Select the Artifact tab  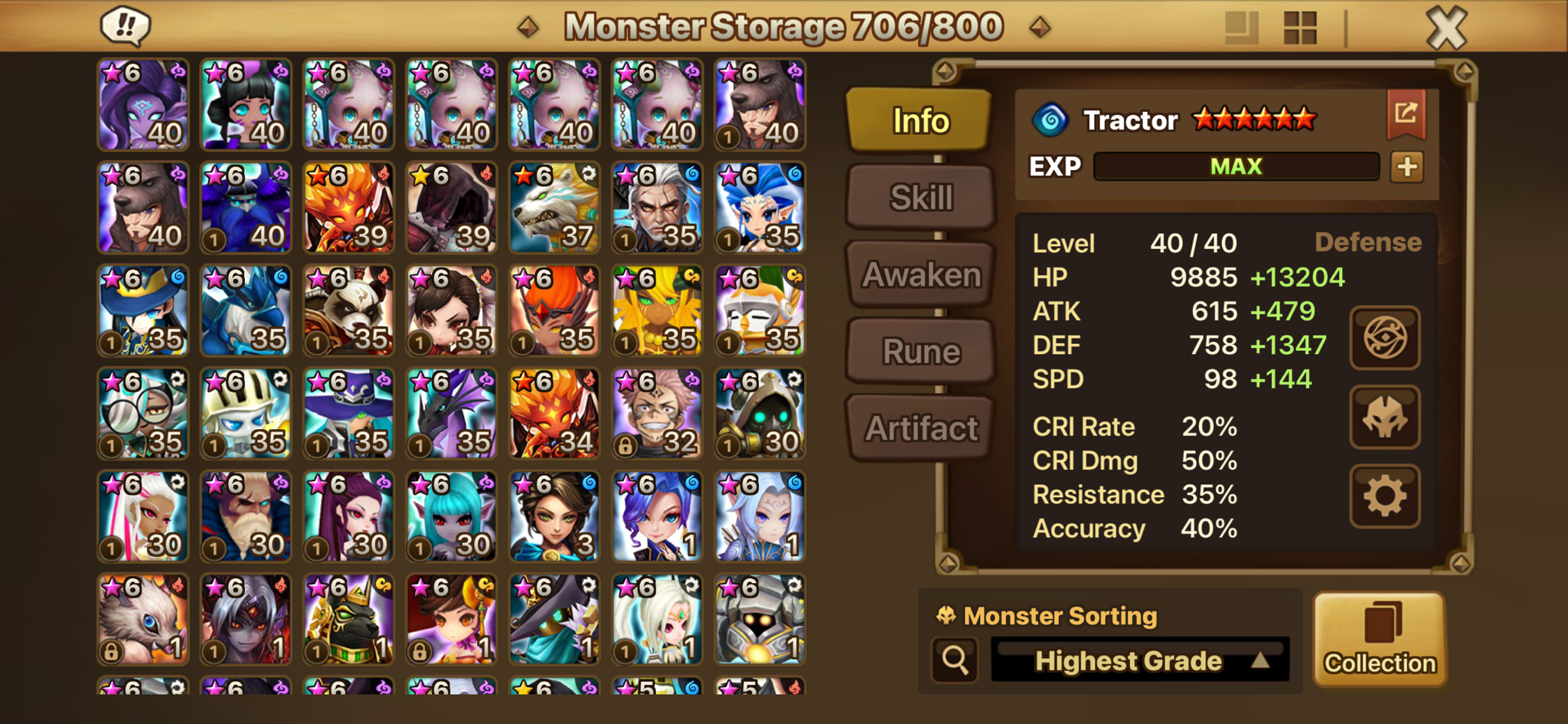point(920,428)
